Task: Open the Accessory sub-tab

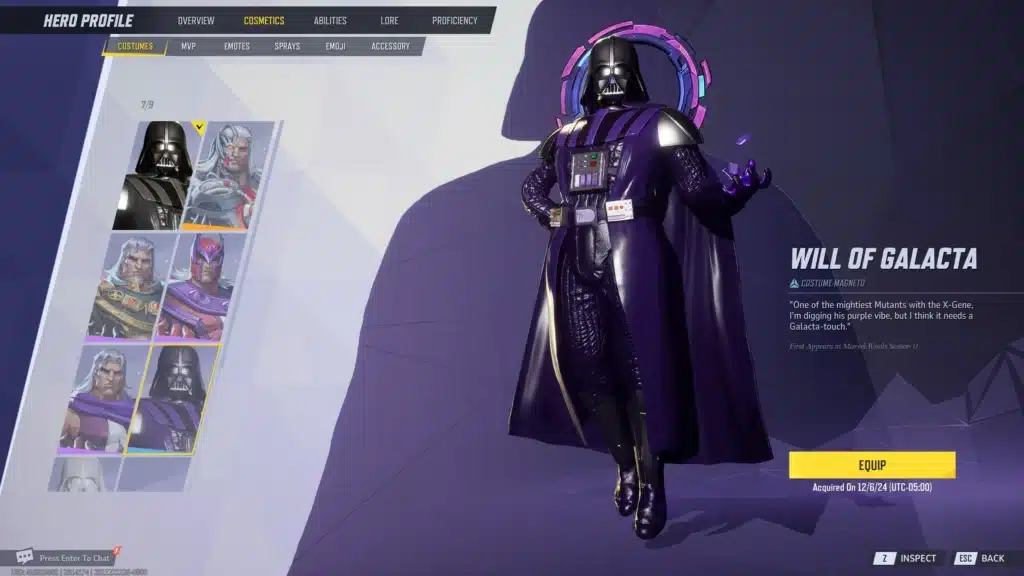Action: 391,46
